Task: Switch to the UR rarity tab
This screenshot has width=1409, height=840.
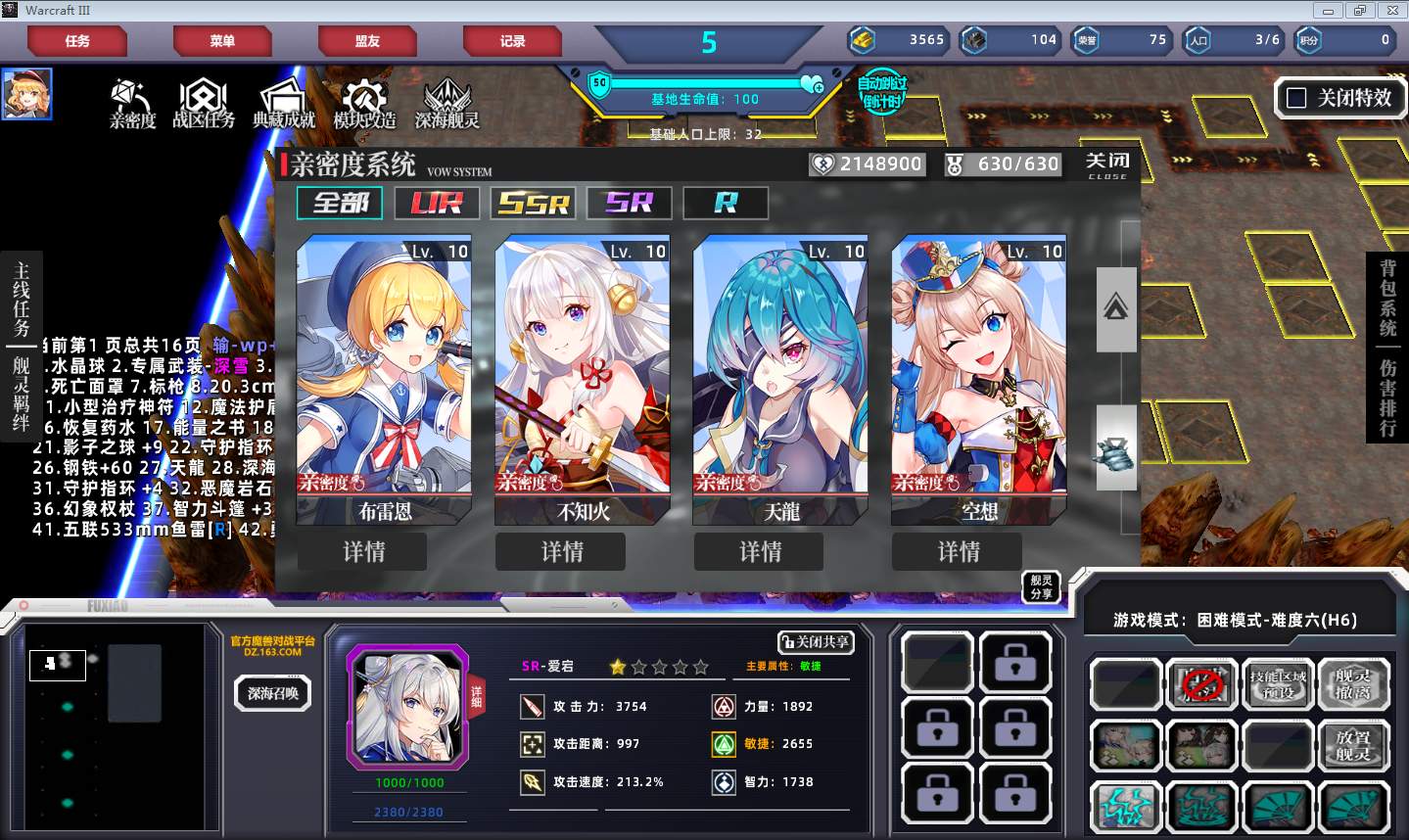Action: [x=437, y=203]
